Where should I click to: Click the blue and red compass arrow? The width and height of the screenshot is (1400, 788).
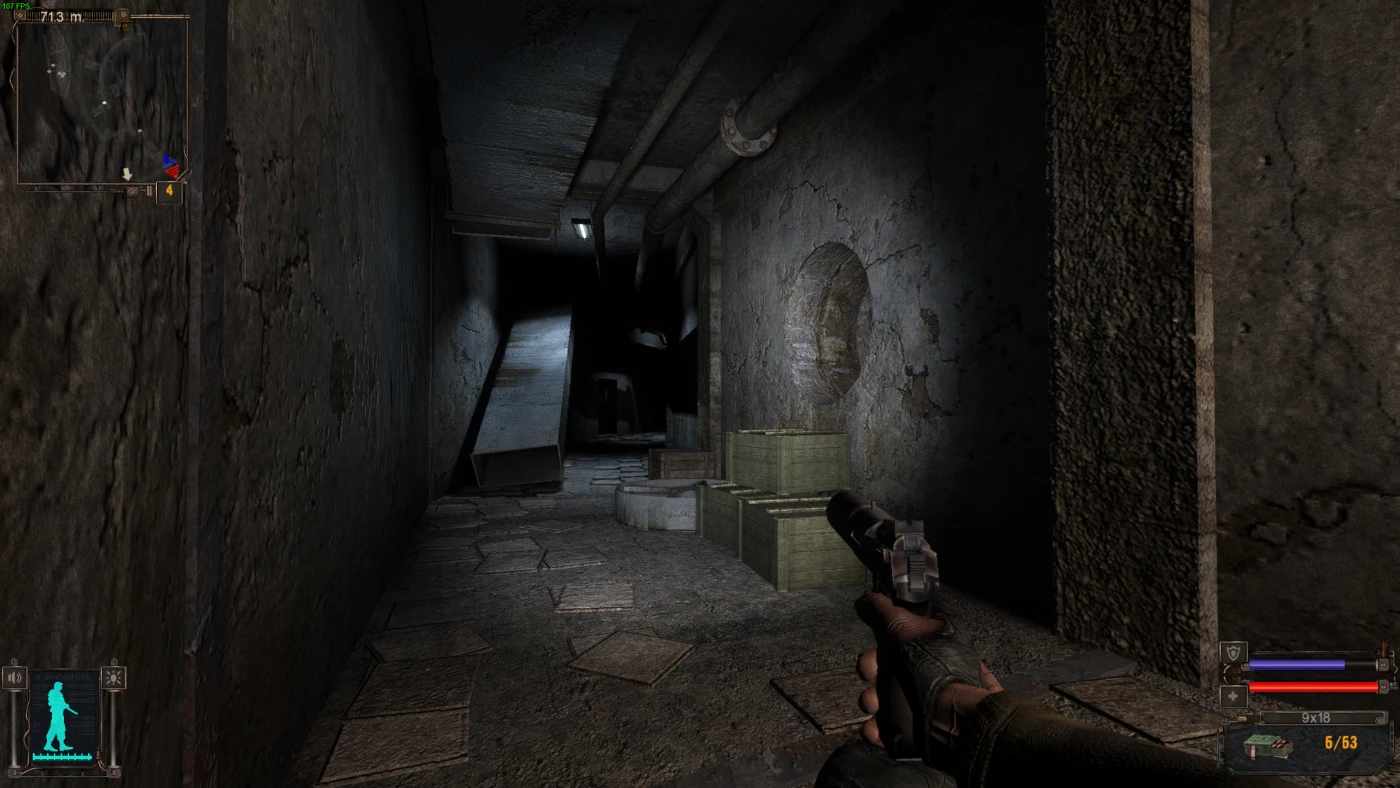coord(171,165)
